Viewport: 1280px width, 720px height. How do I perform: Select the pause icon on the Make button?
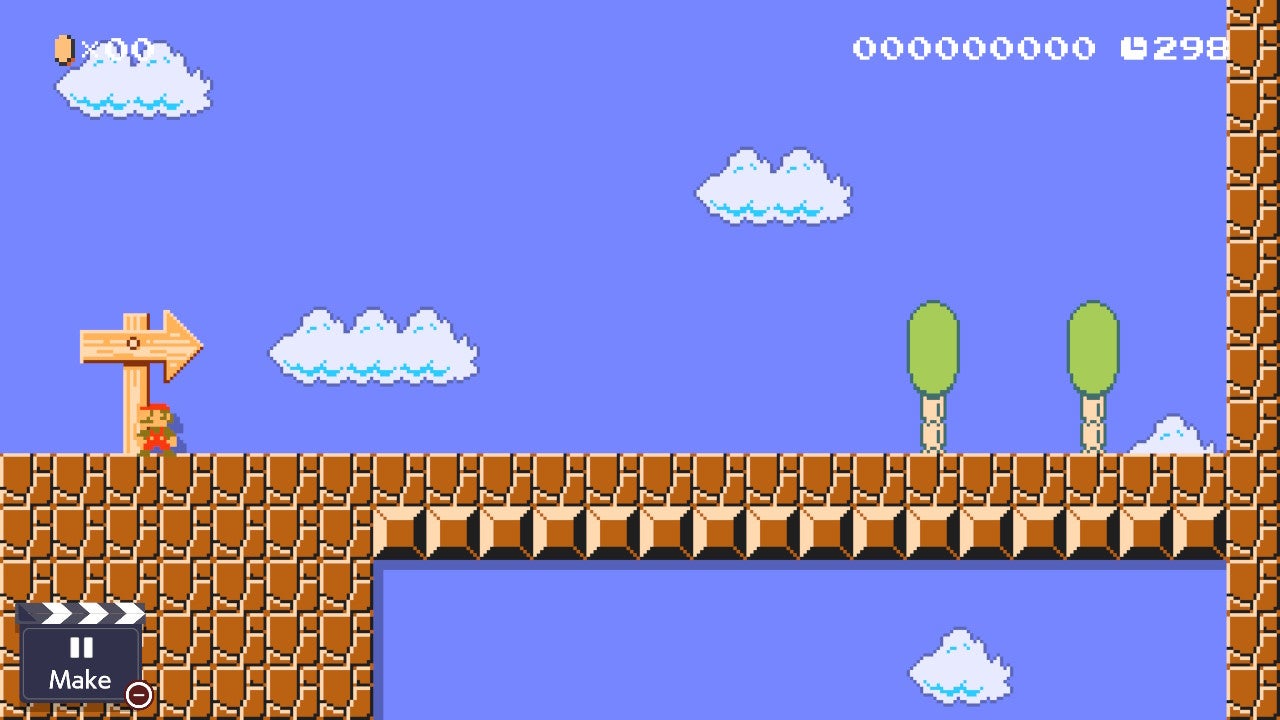(x=83, y=650)
